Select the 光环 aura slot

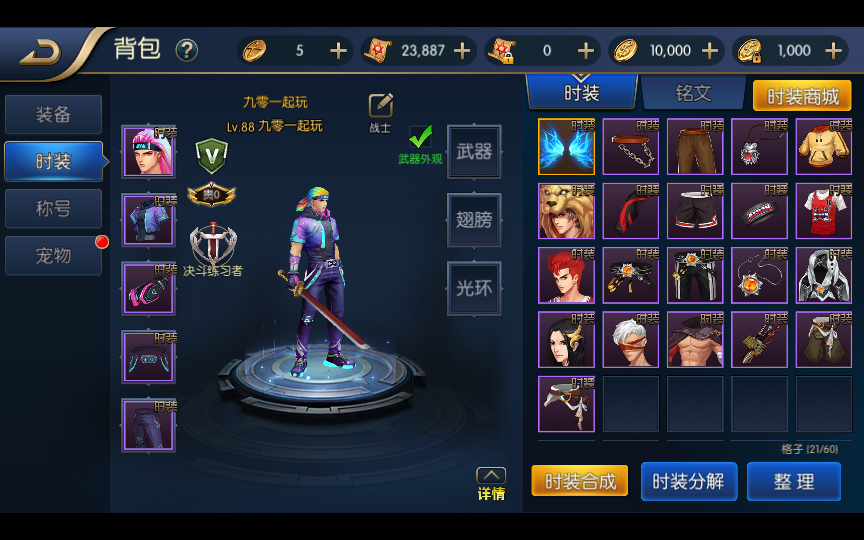coord(474,288)
